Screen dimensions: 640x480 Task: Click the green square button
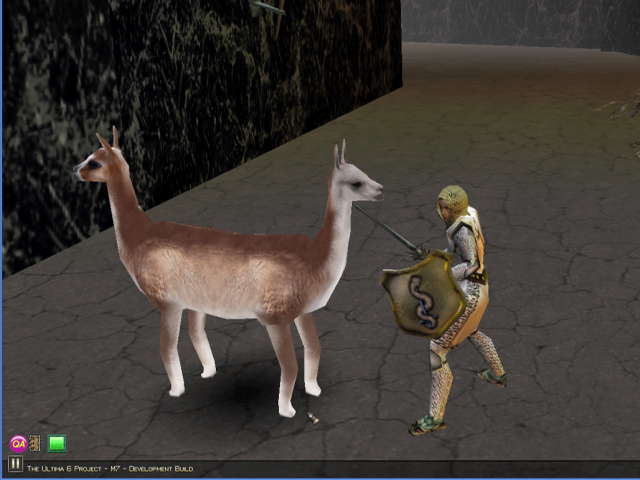click(x=56, y=443)
